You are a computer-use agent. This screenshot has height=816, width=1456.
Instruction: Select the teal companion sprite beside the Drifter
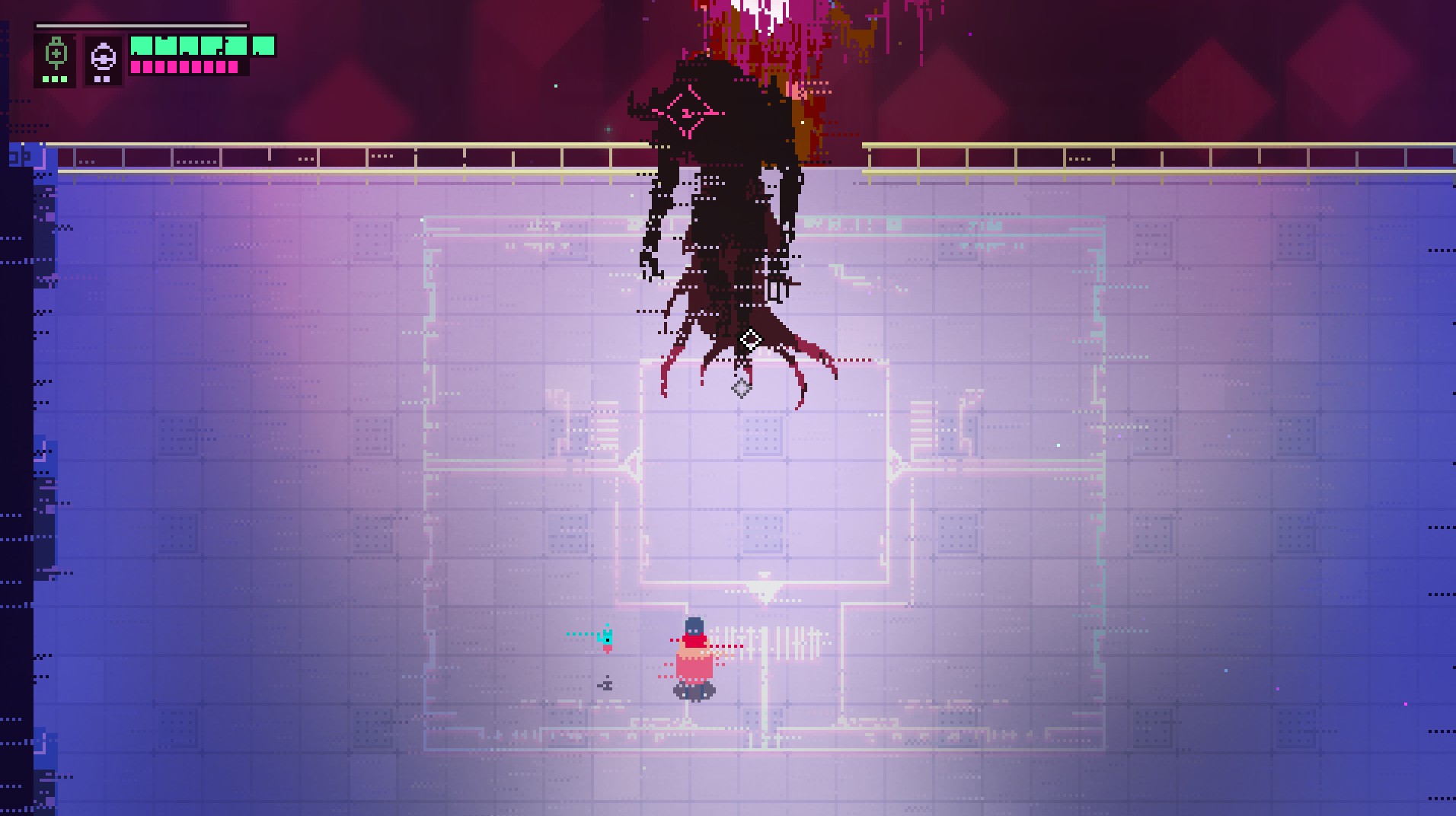click(607, 639)
